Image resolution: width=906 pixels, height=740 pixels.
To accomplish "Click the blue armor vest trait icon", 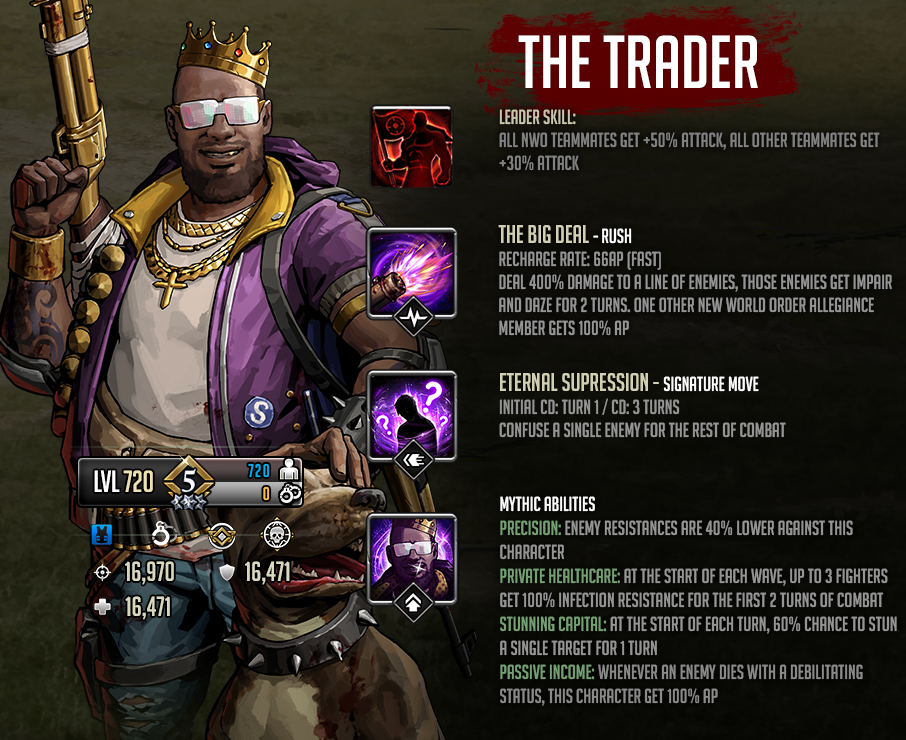I will pyautogui.click(x=100, y=535).
